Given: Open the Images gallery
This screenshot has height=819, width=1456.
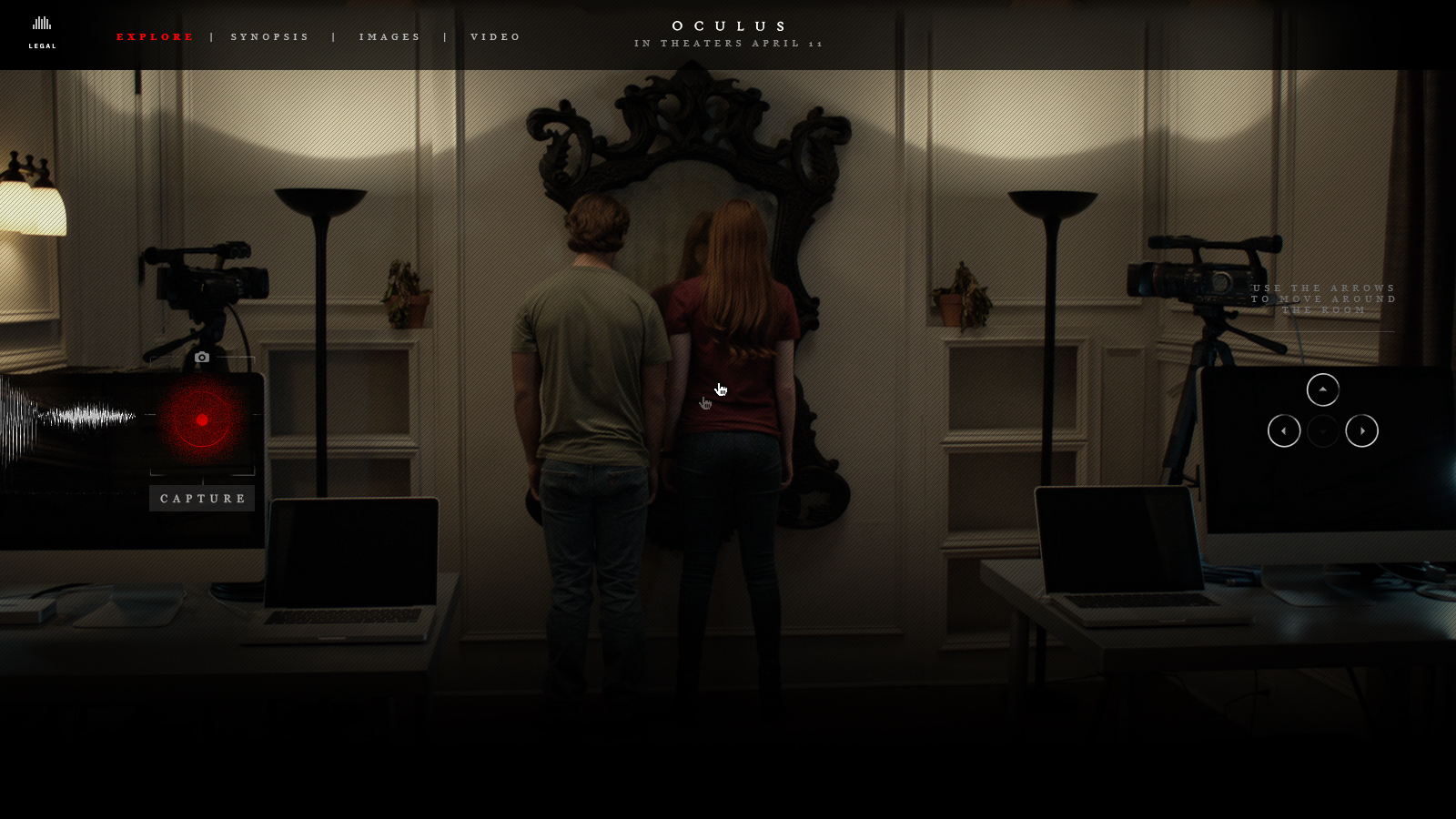Looking at the screenshot, I should pos(389,37).
